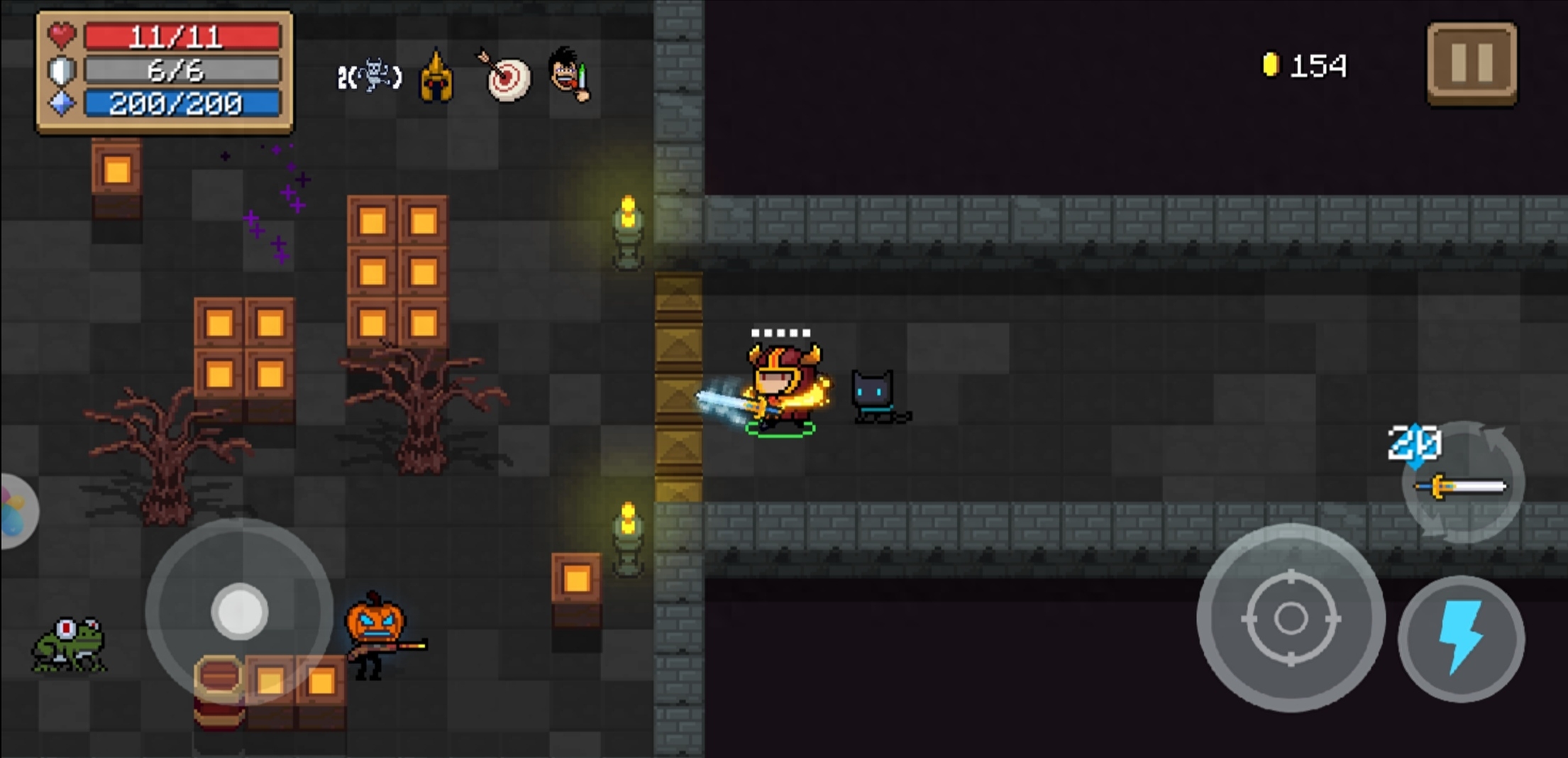Select the laughing face buff icon
1568x758 pixels.
point(570,75)
